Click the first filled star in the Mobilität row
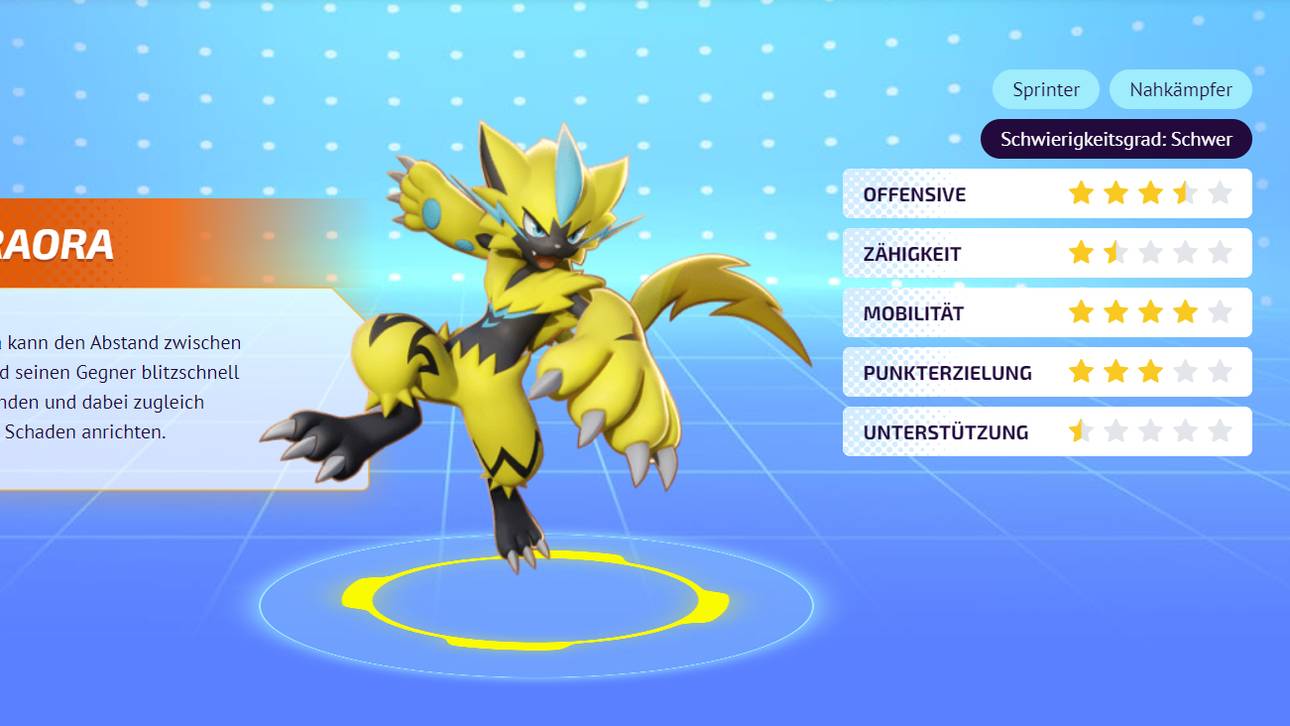 1081,312
